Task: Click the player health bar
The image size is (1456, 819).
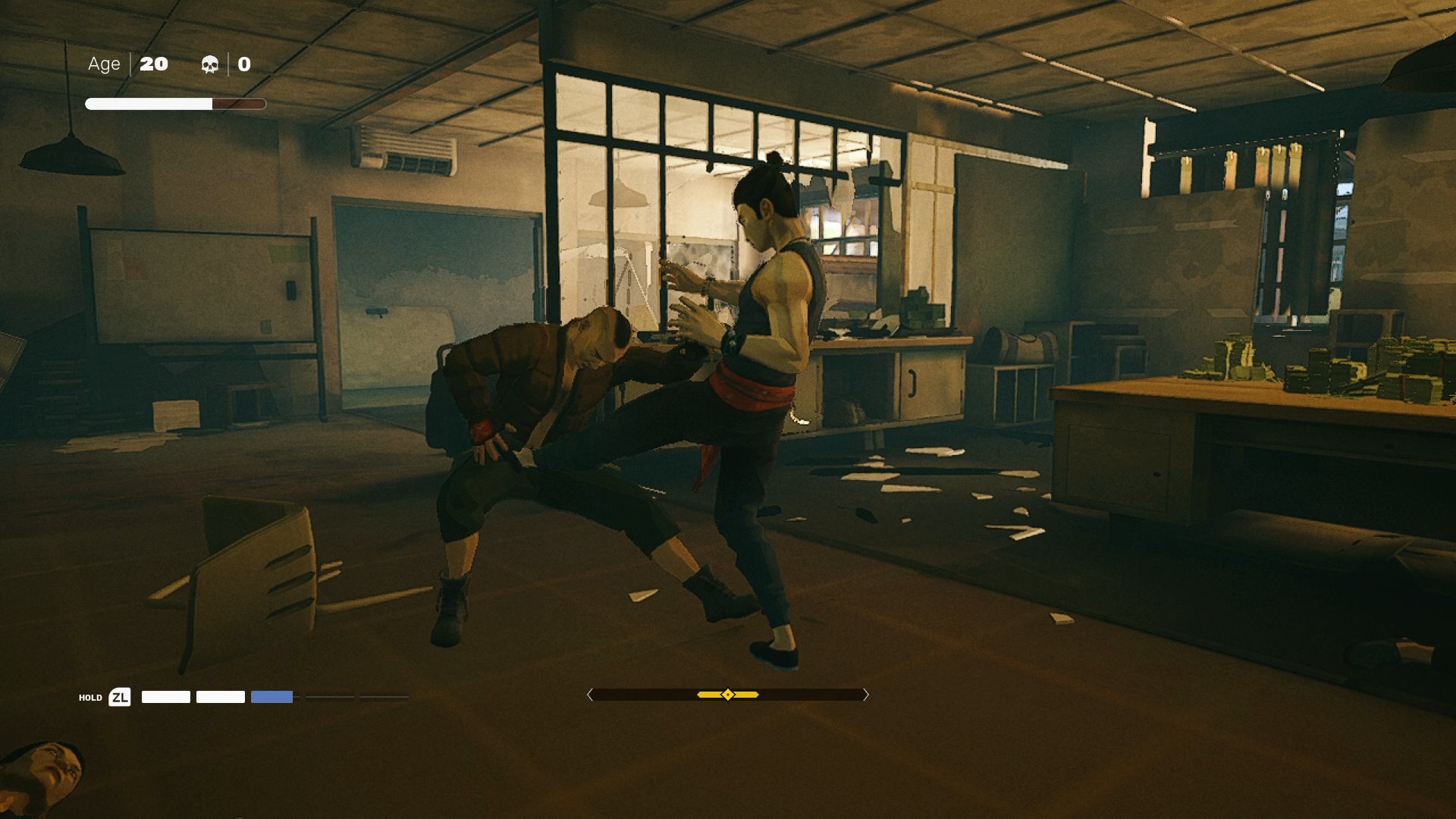Action: tap(176, 102)
